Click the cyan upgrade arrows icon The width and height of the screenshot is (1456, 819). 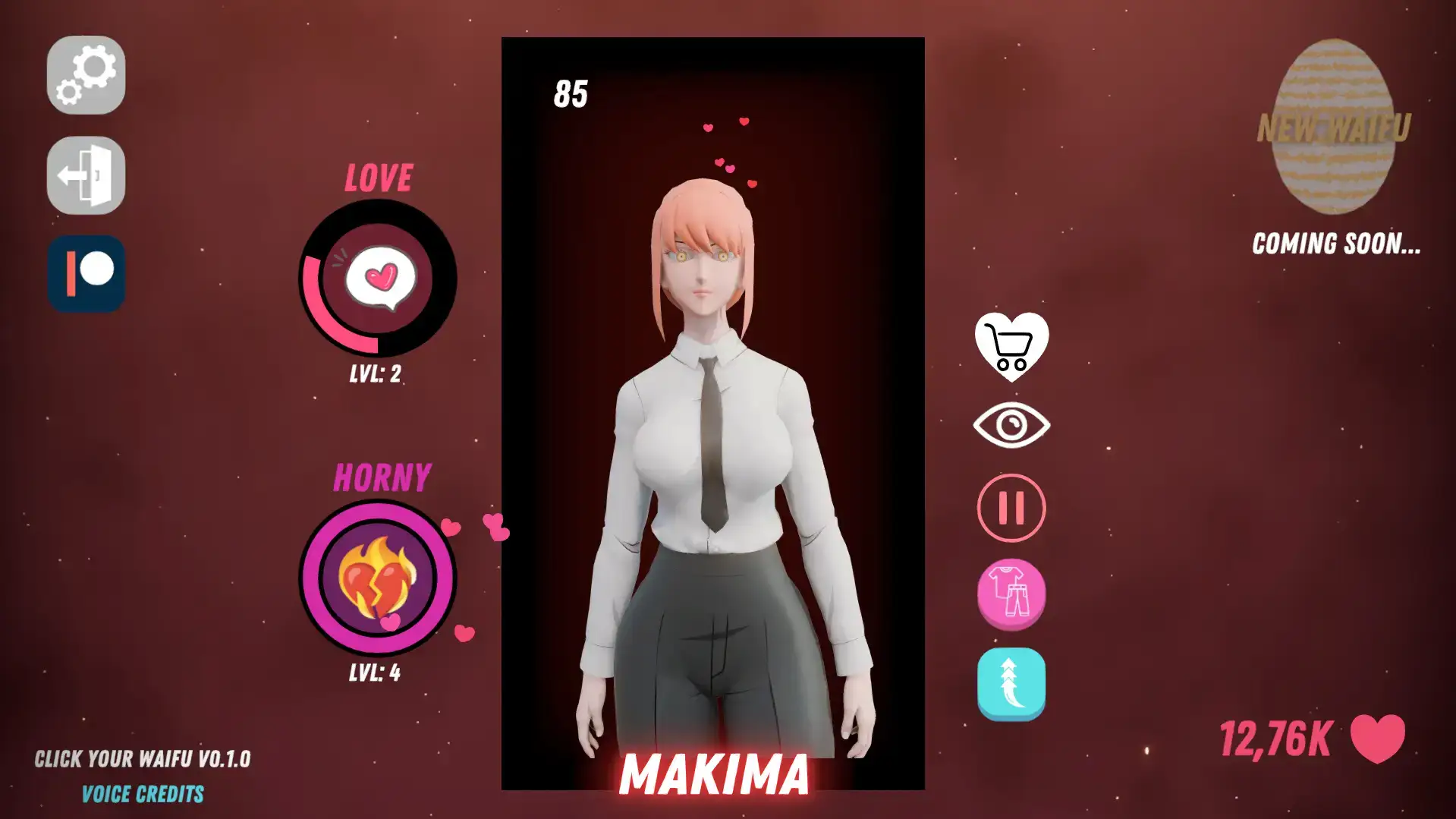pyautogui.click(x=1011, y=681)
